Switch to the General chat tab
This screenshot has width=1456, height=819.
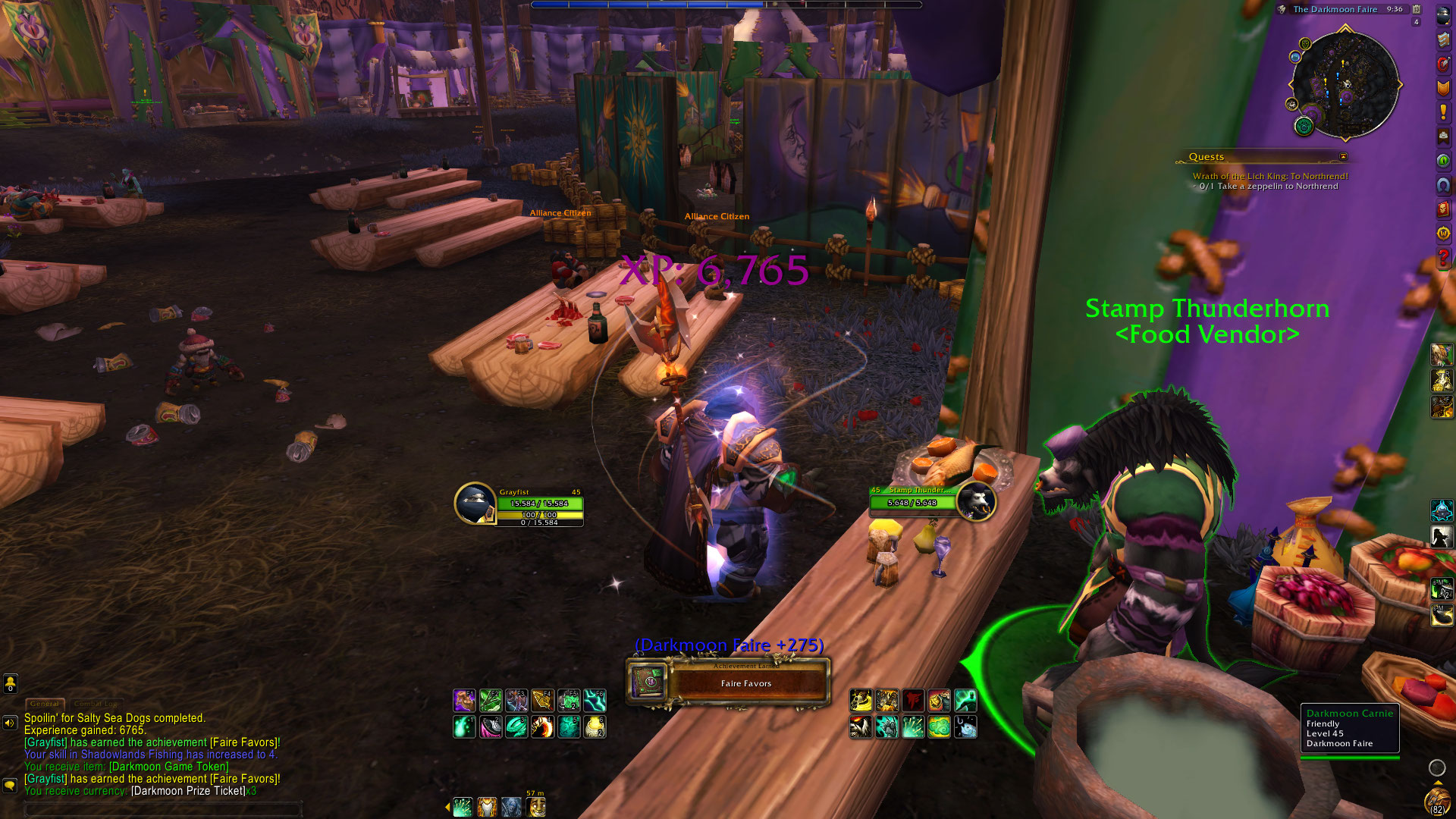pos(45,704)
